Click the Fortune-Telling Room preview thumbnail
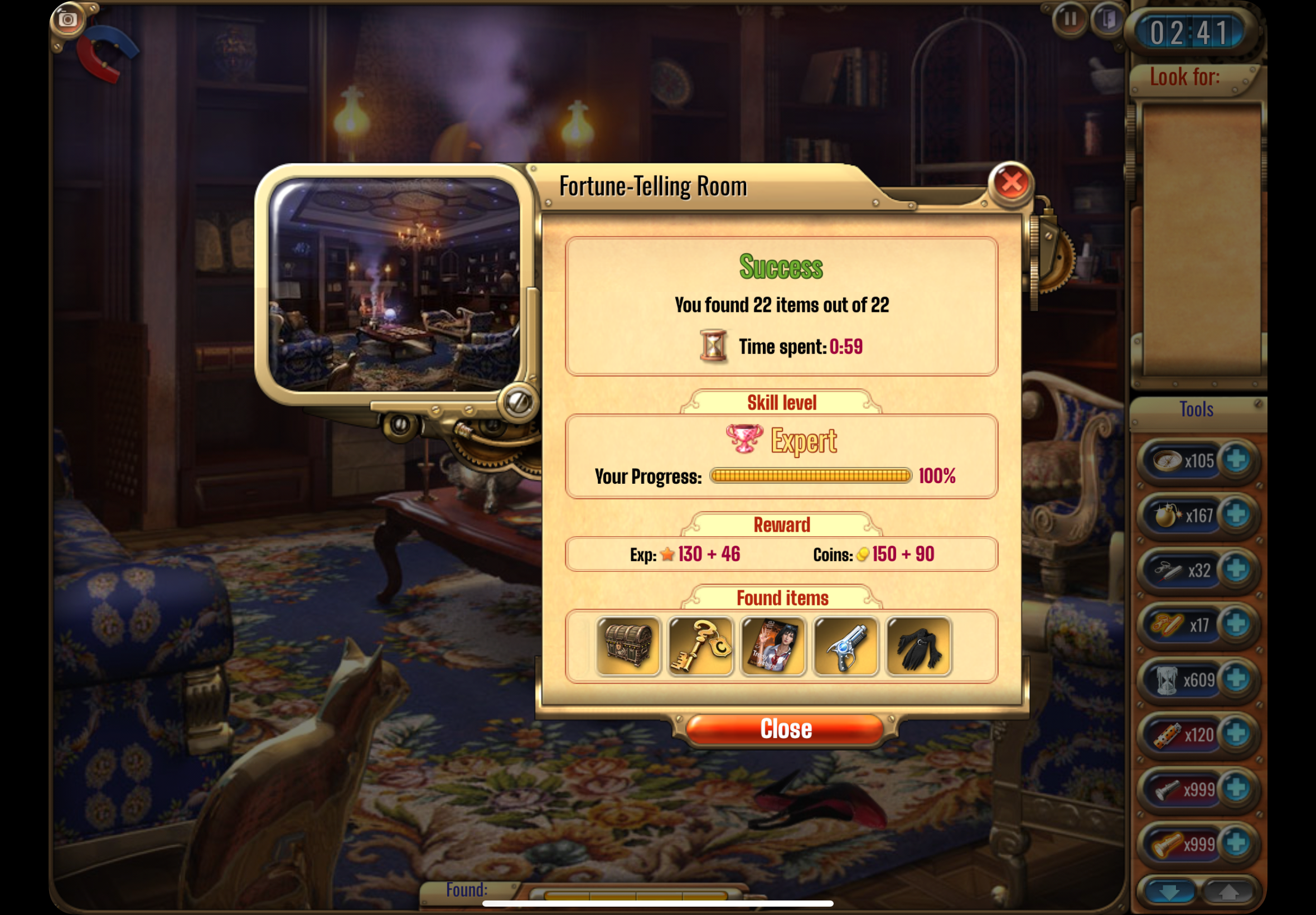1316x915 pixels. pos(394,285)
